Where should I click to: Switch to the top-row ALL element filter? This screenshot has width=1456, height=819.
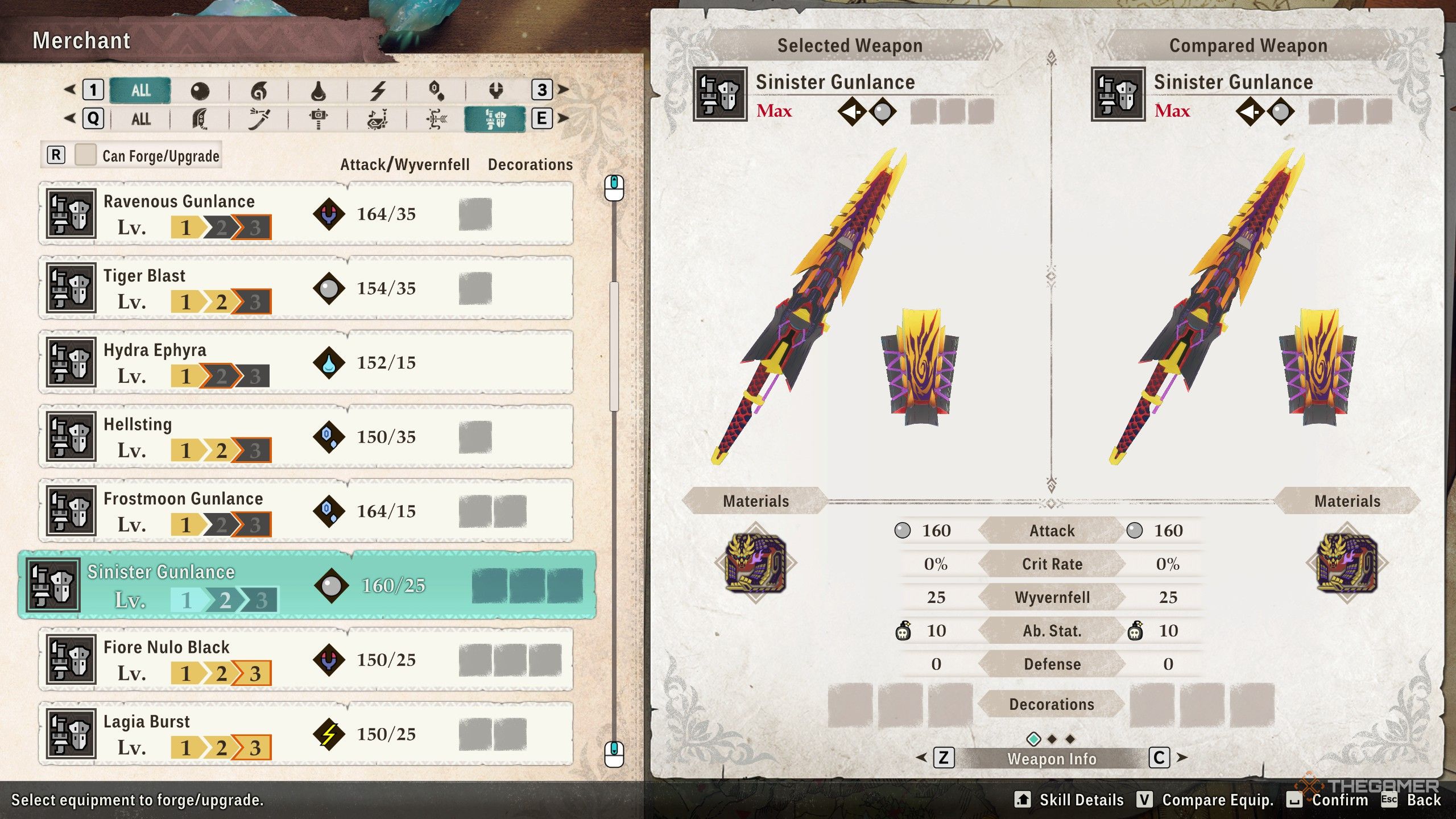pos(140,90)
